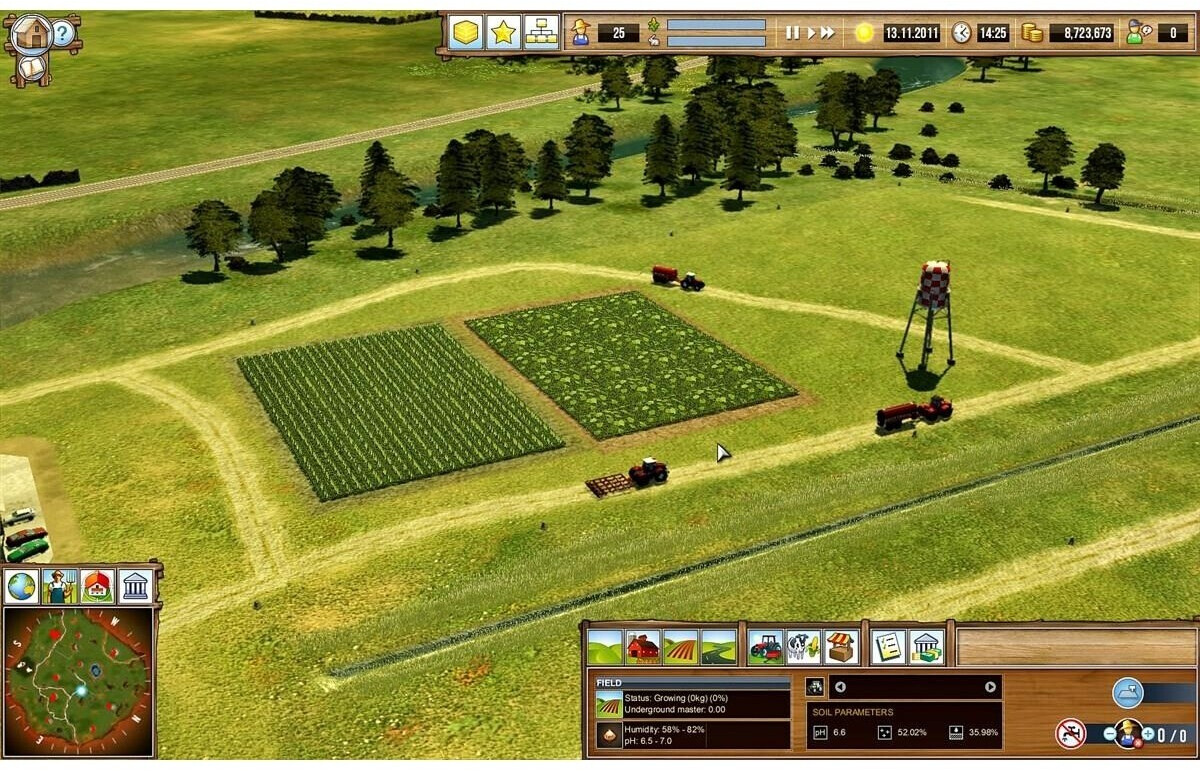Fast-forward the game speed
This screenshot has height=771, width=1200.
(x=827, y=33)
